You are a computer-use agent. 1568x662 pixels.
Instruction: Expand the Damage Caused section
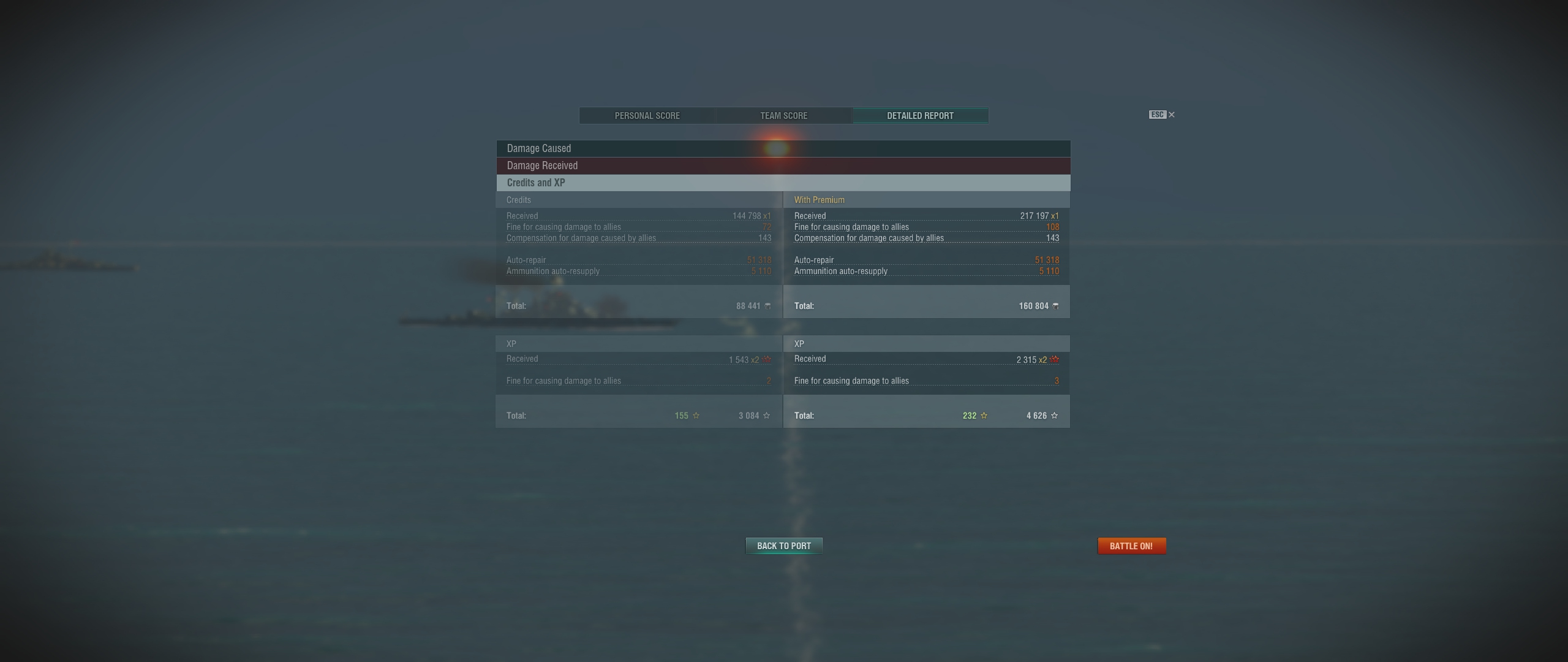point(783,148)
